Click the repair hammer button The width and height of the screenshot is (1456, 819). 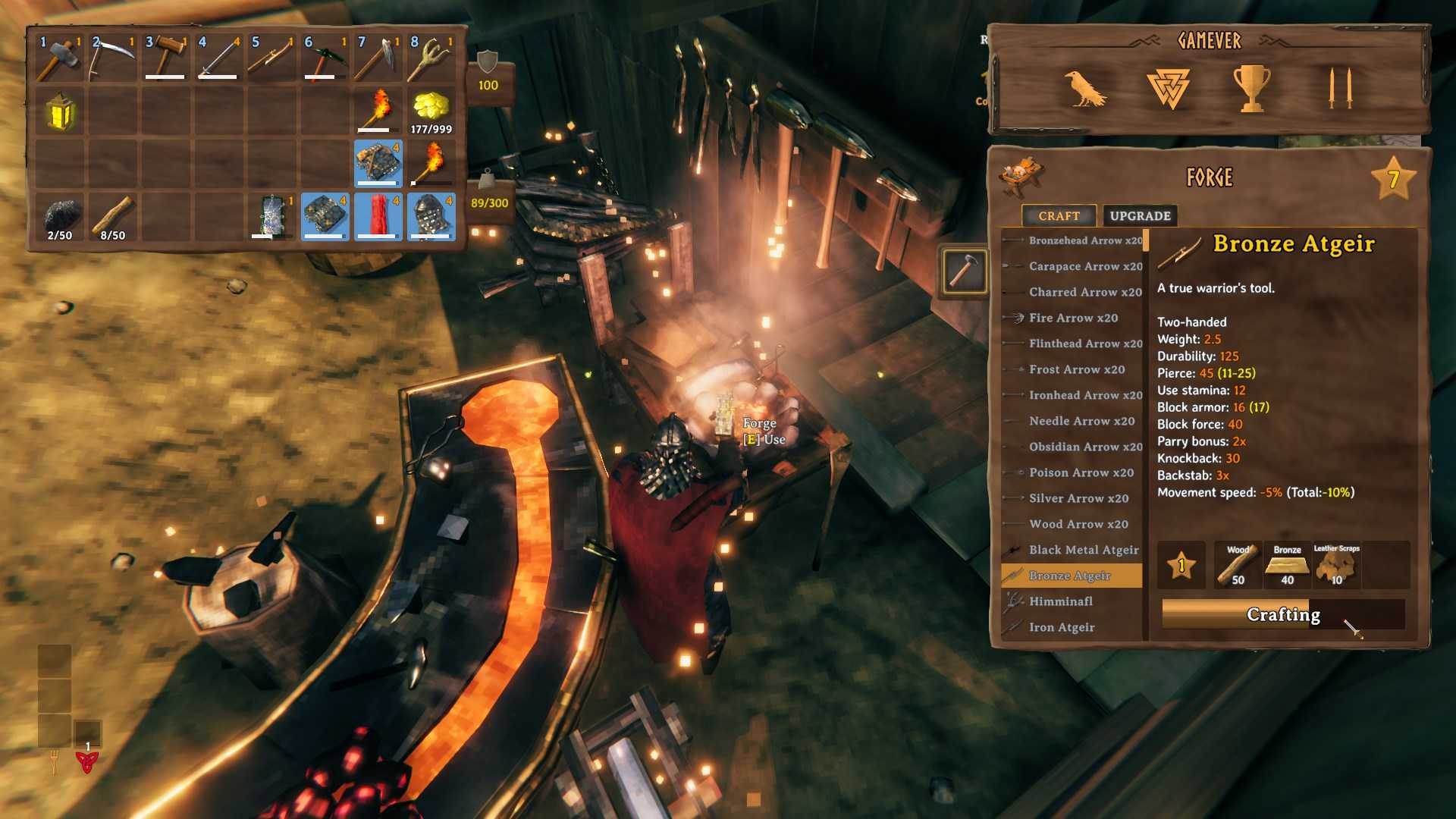tap(964, 271)
